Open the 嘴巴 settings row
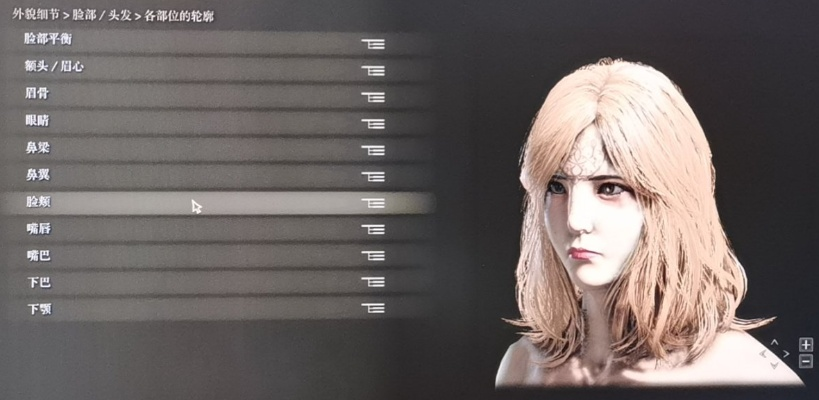 pos(200,256)
